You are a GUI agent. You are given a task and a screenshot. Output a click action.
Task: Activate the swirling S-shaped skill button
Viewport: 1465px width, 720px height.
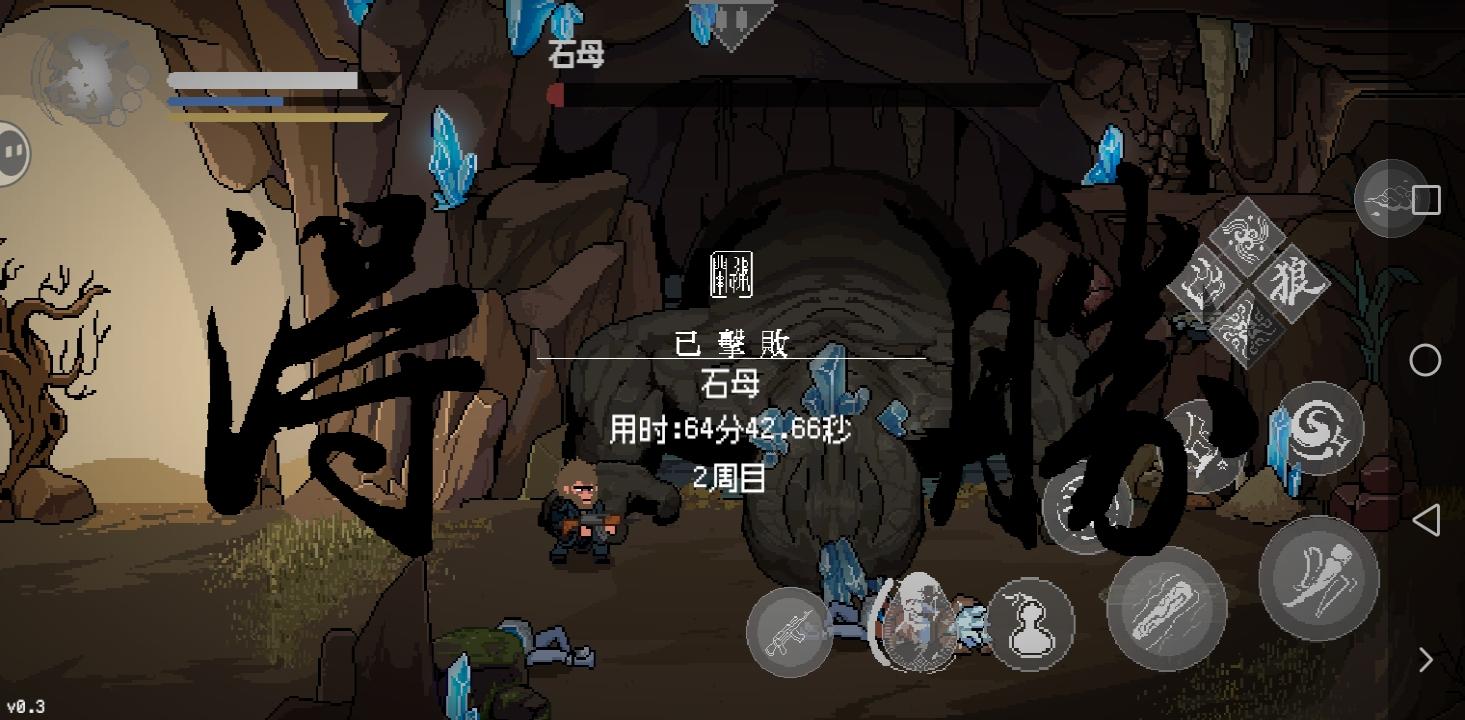[x=1322, y=428]
